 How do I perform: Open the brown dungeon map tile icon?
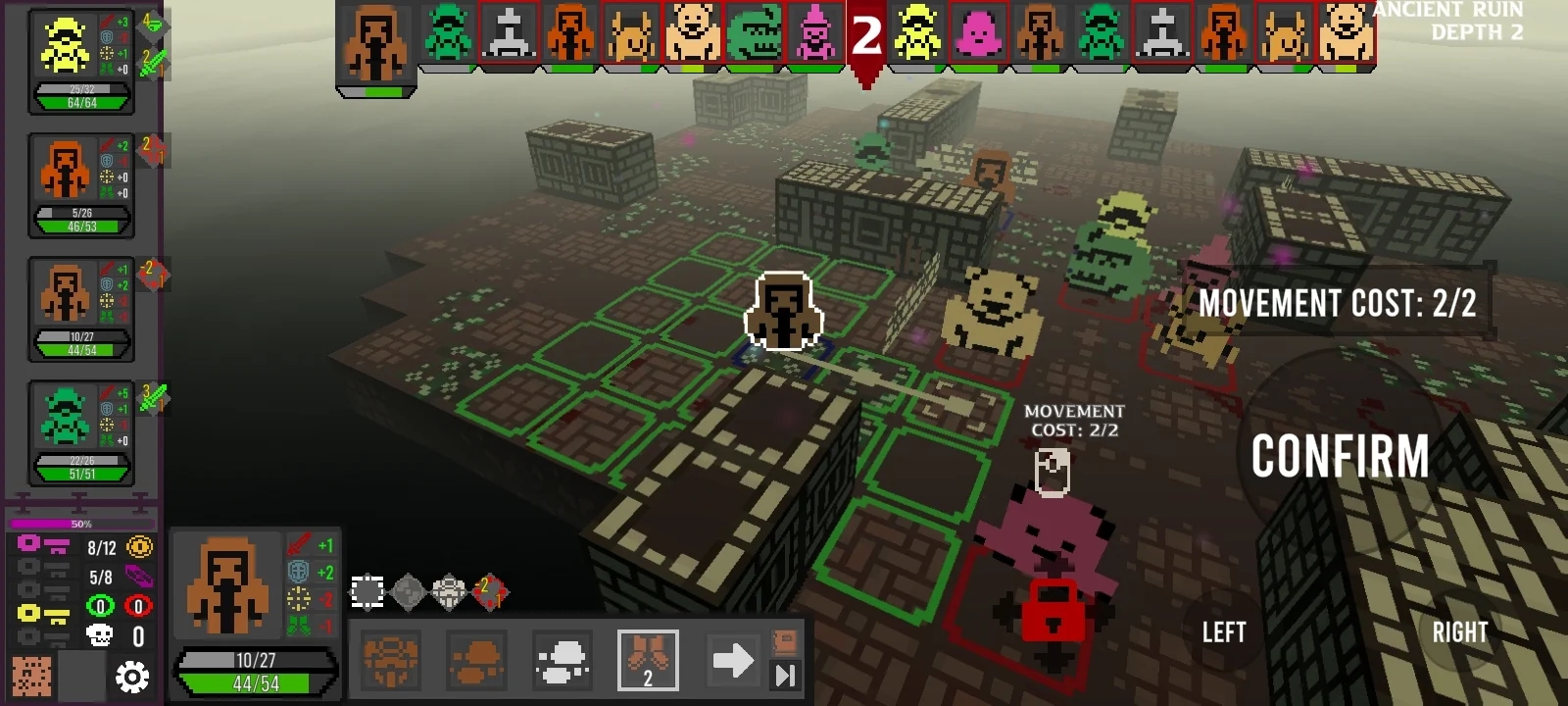[31, 677]
